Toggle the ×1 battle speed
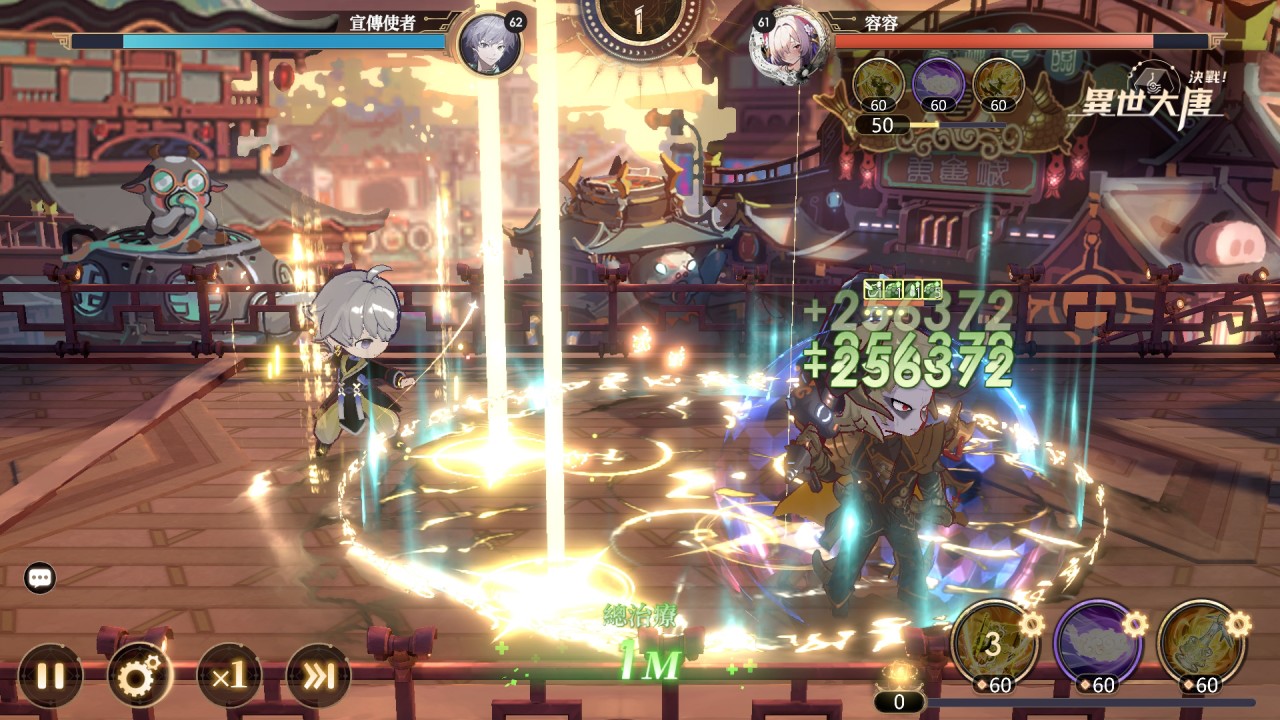1280x720 pixels. click(229, 676)
